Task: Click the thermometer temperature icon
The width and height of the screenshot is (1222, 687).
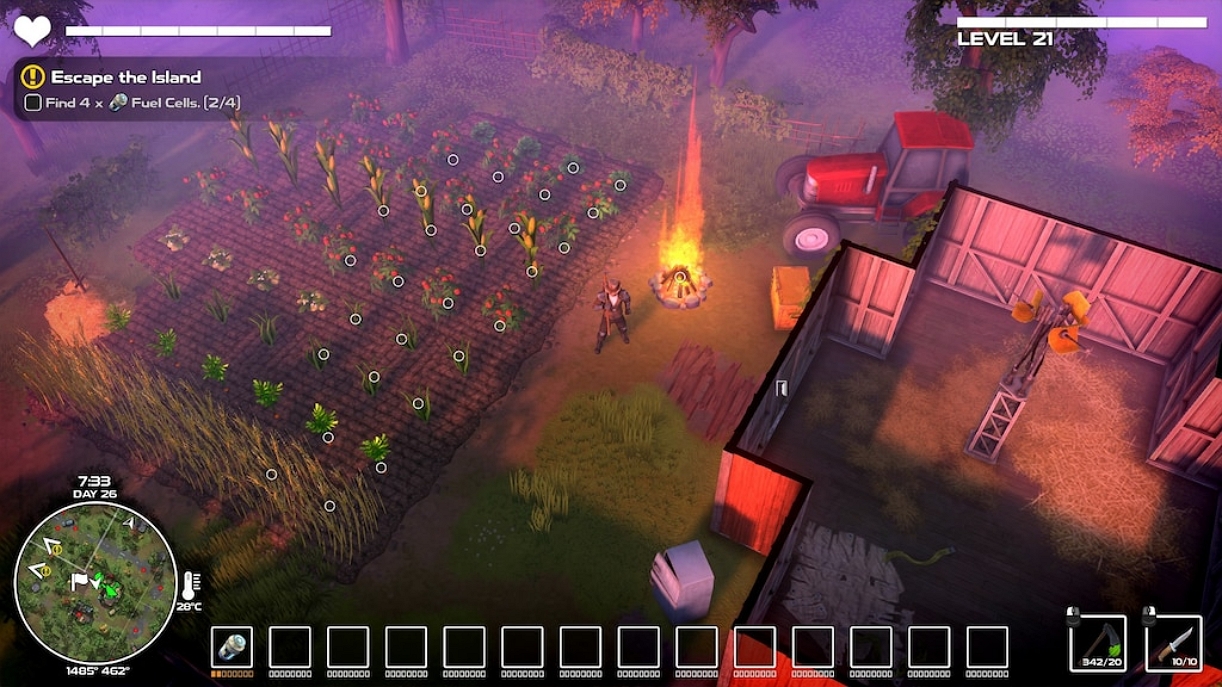Action: coord(190,583)
